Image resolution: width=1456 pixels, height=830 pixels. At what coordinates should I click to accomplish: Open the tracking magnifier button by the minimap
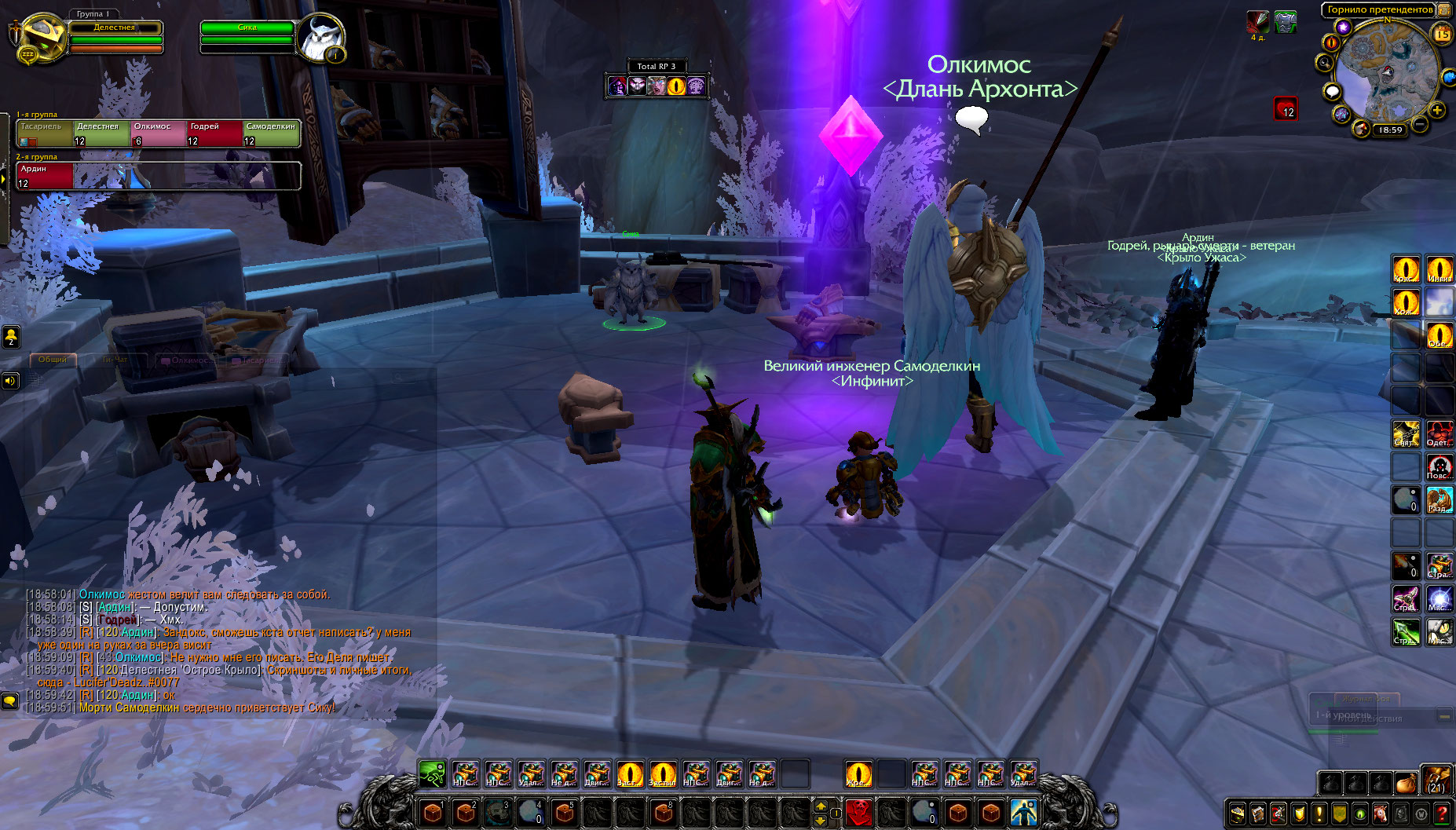(1325, 63)
